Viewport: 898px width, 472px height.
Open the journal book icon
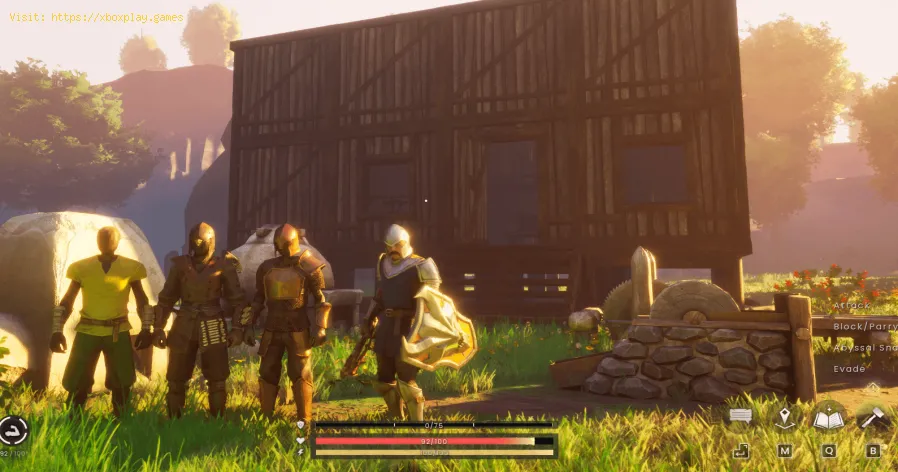click(828, 418)
